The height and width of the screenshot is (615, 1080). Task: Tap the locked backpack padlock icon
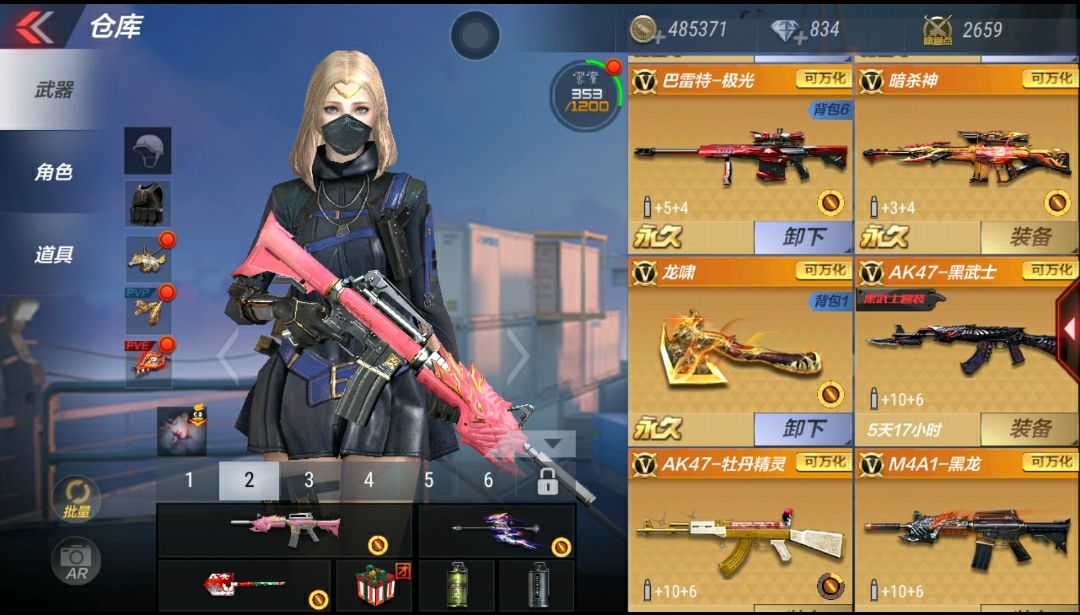[x=547, y=481]
